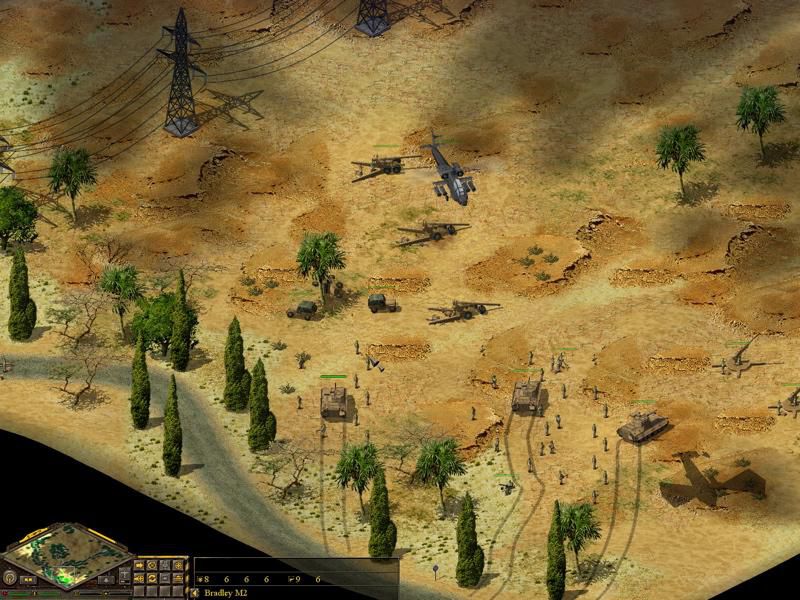Click the small icon beside Bradley M2

194,592
